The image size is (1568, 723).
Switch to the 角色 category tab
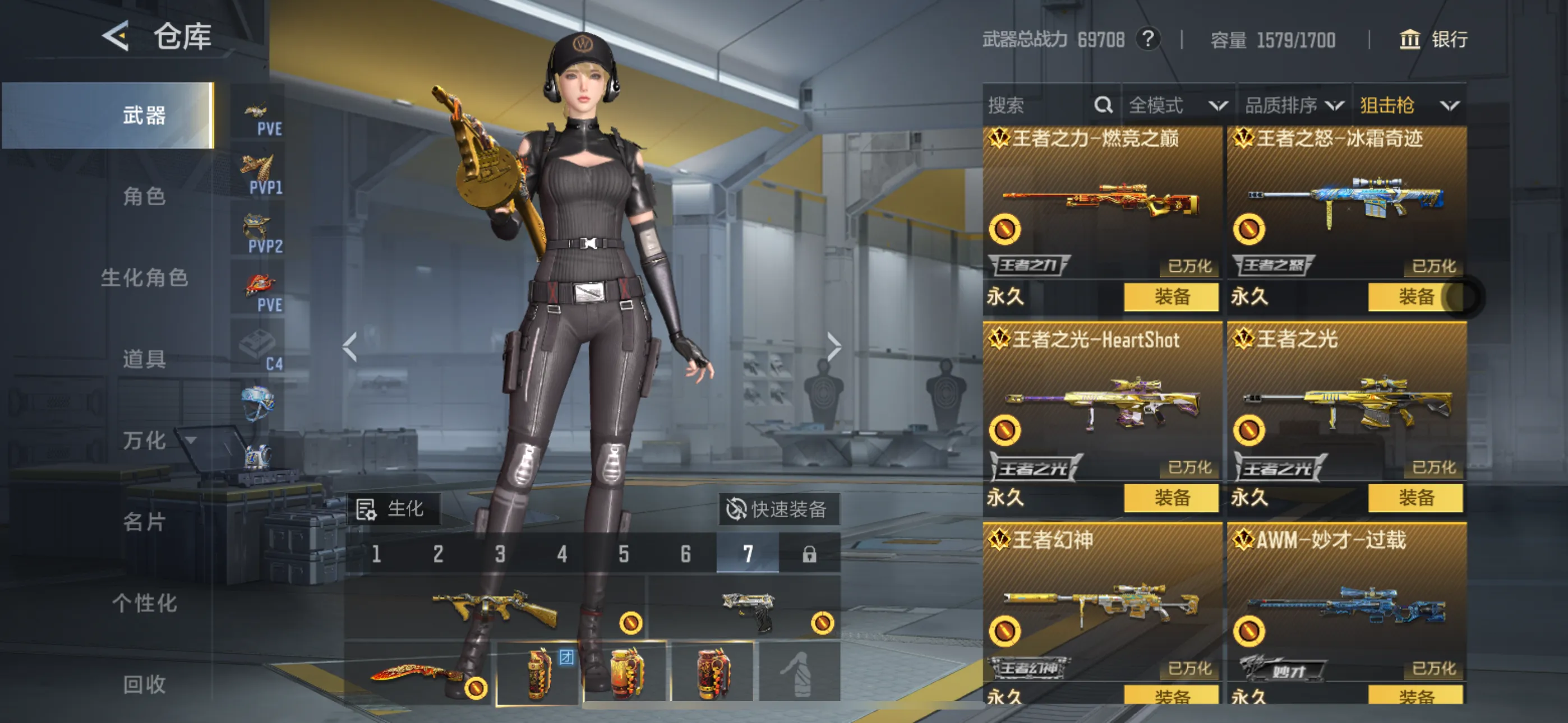144,197
